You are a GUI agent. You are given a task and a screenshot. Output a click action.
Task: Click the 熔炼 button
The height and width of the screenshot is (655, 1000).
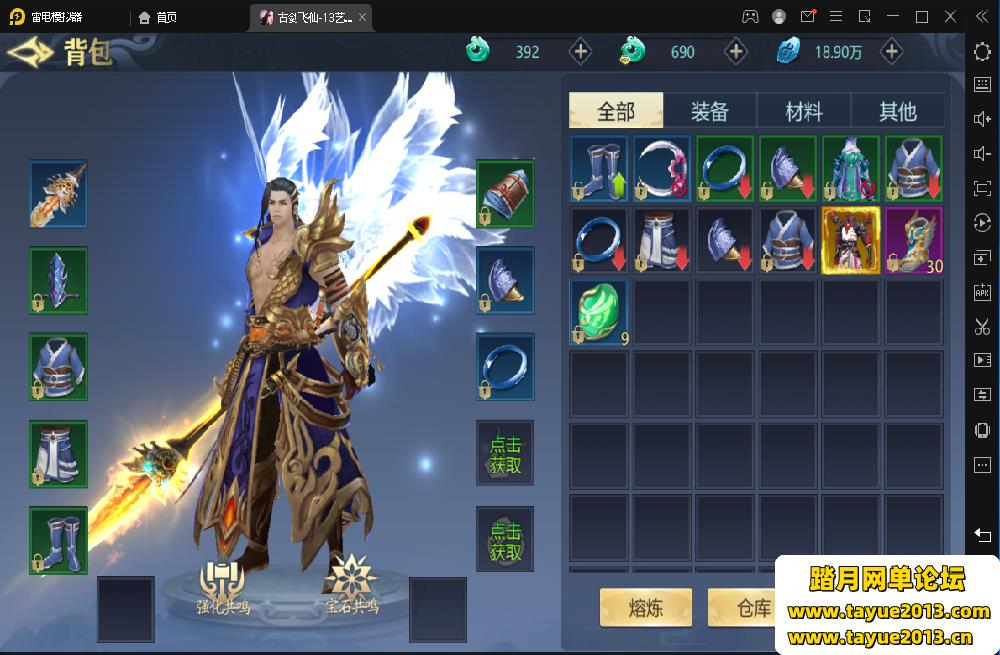click(x=645, y=607)
